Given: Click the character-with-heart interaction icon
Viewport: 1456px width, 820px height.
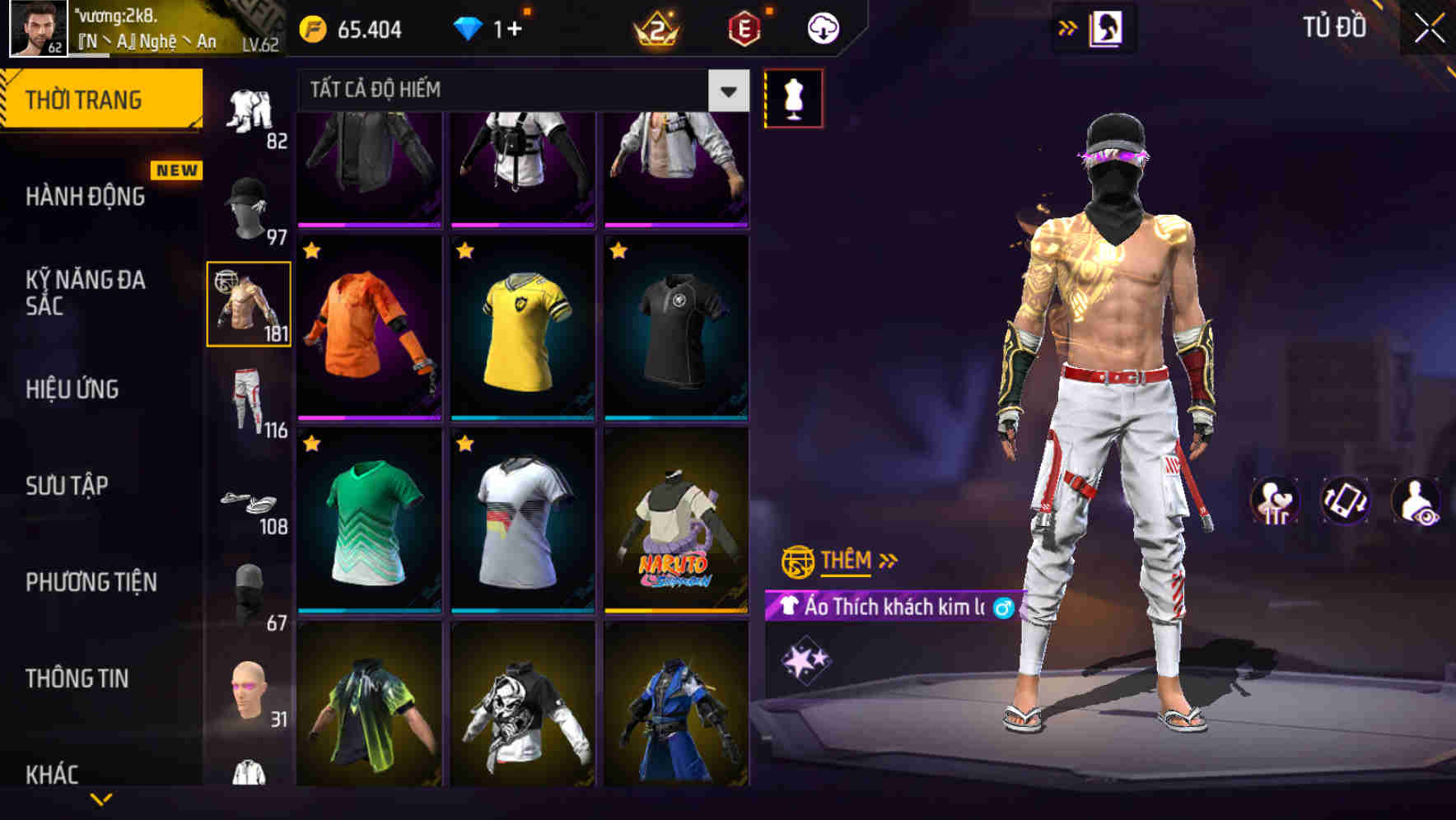Looking at the screenshot, I should [1273, 501].
